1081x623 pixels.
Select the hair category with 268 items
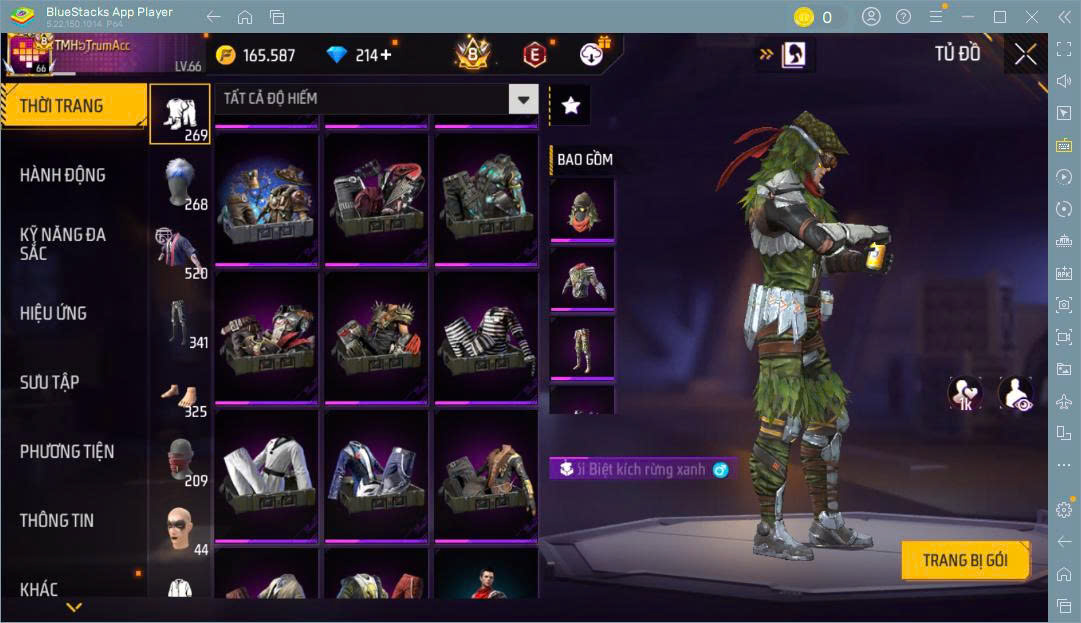pos(181,182)
